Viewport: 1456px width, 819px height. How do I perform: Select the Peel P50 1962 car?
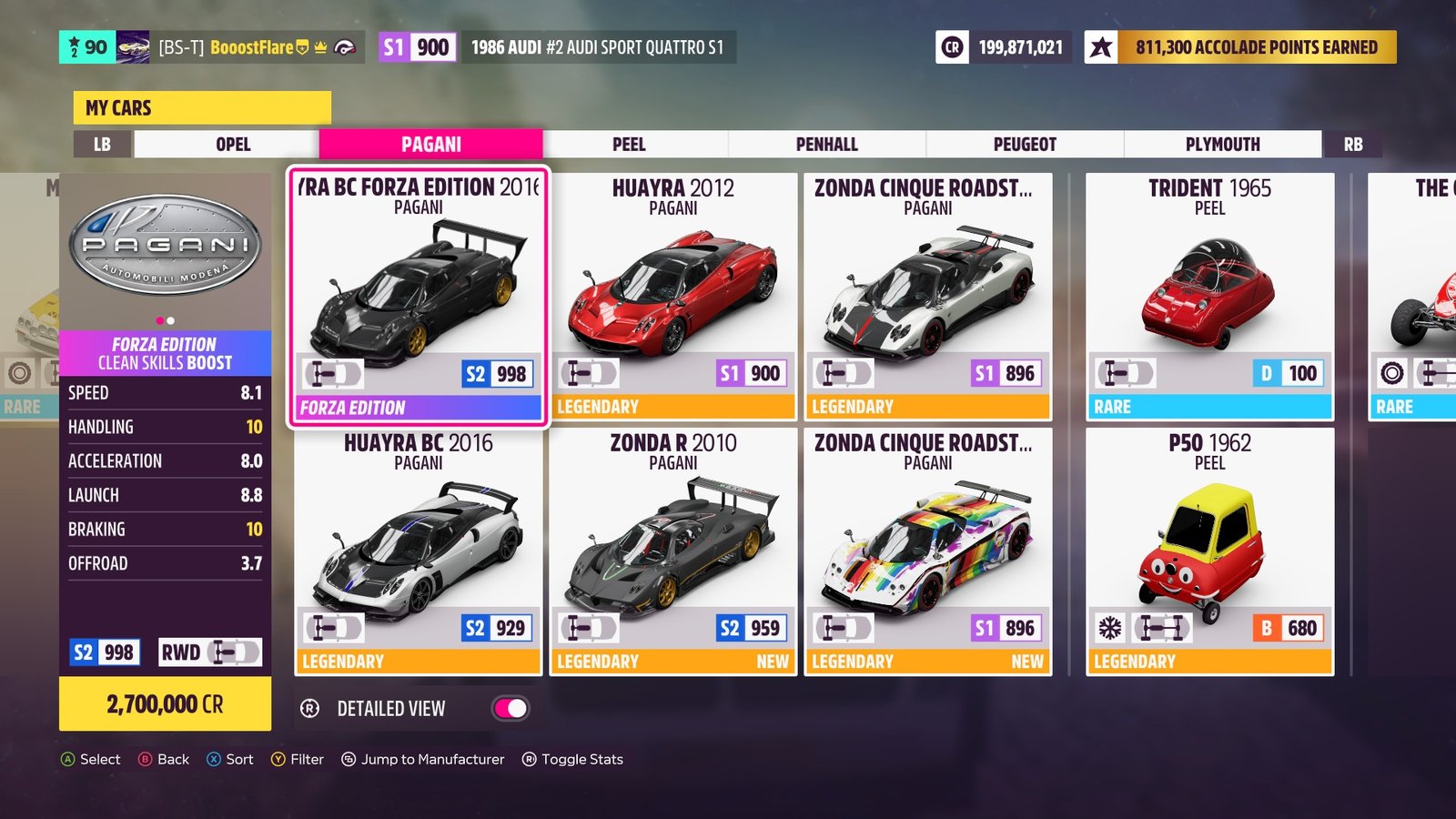tap(1209, 551)
